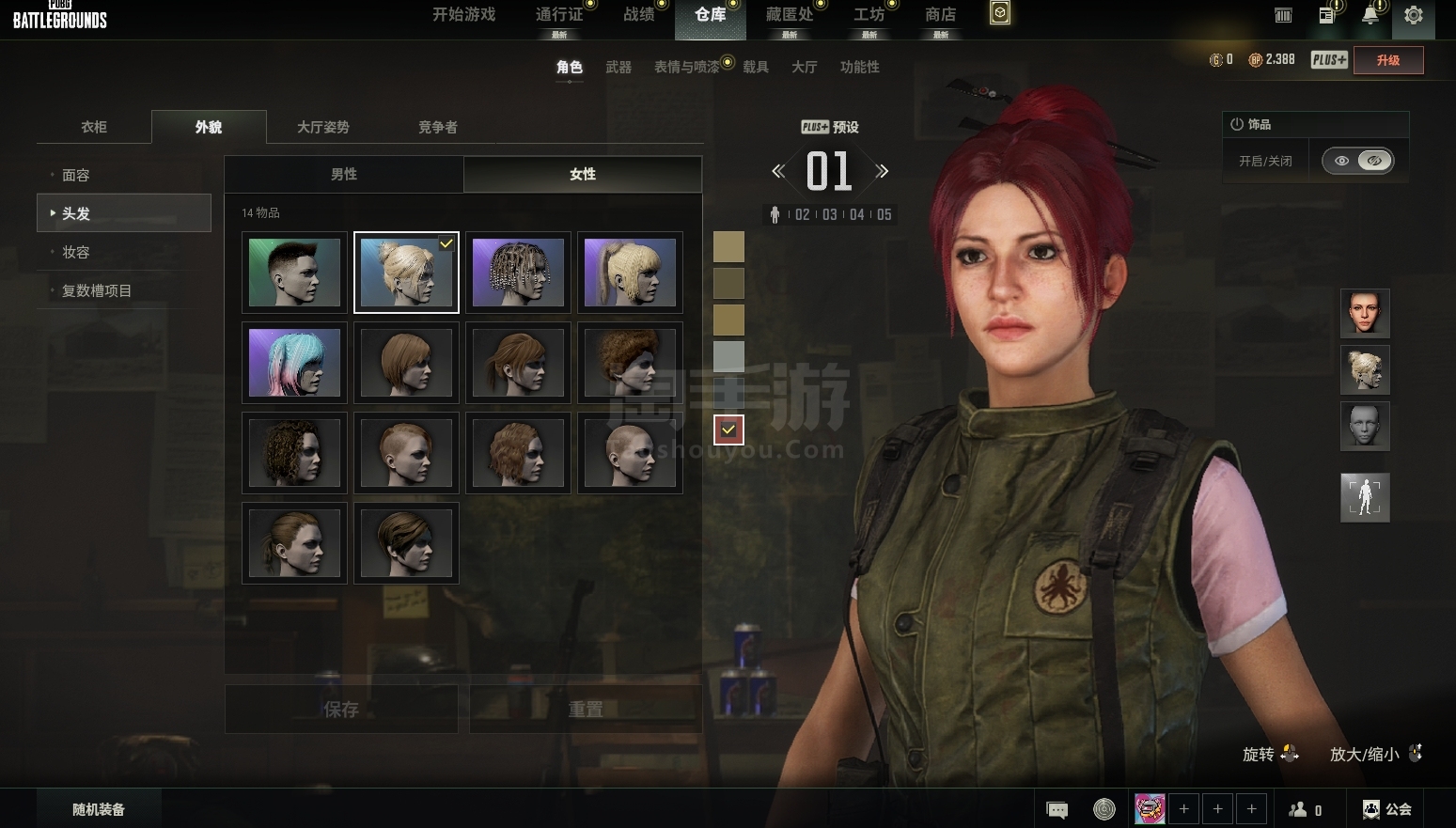Click the red 升级 upgrade button
1456x828 pixels.
[1387, 60]
